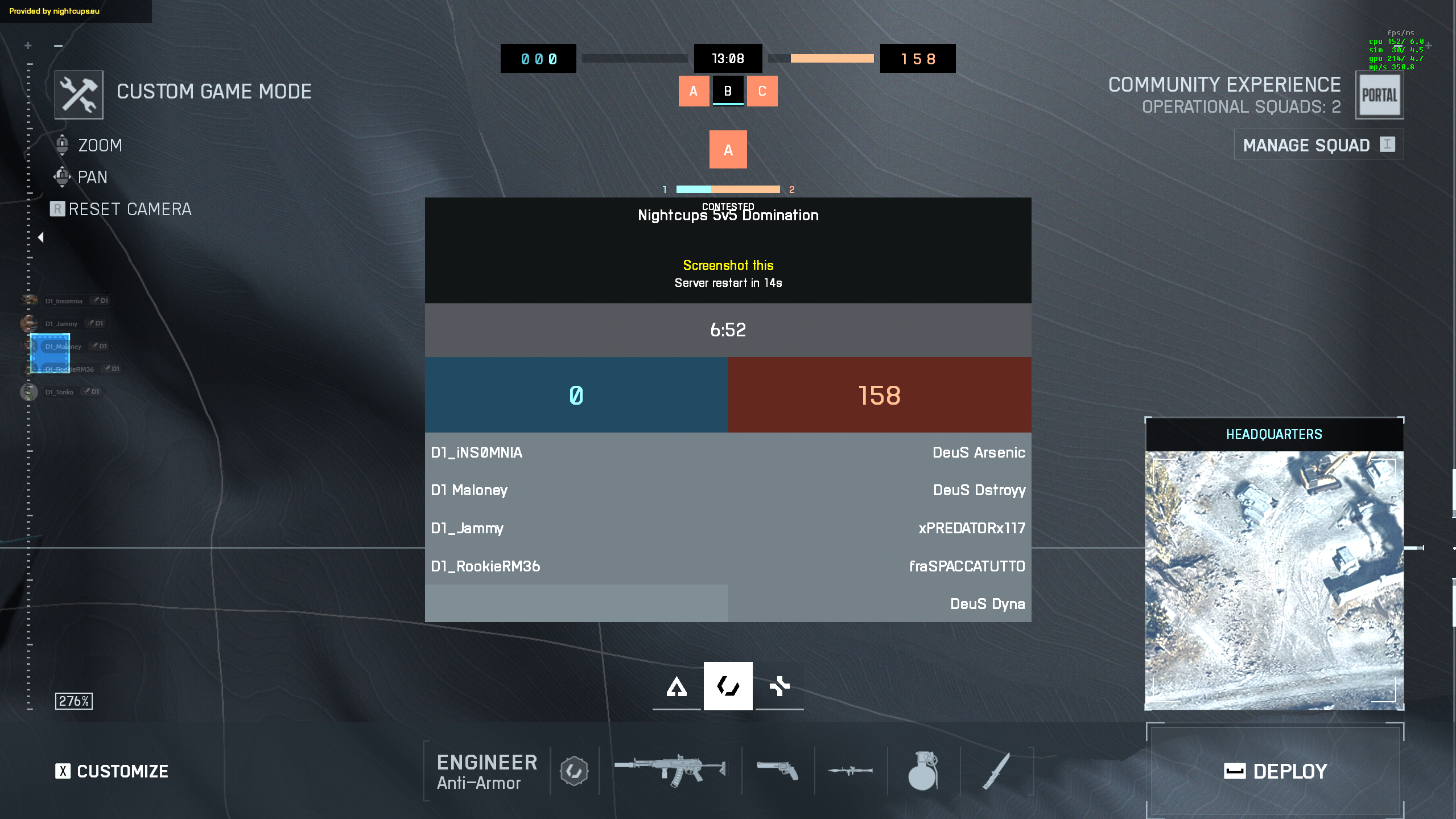The image size is (1456, 819).
Task: Select the revolver sidearm slot
Action: click(778, 770)
